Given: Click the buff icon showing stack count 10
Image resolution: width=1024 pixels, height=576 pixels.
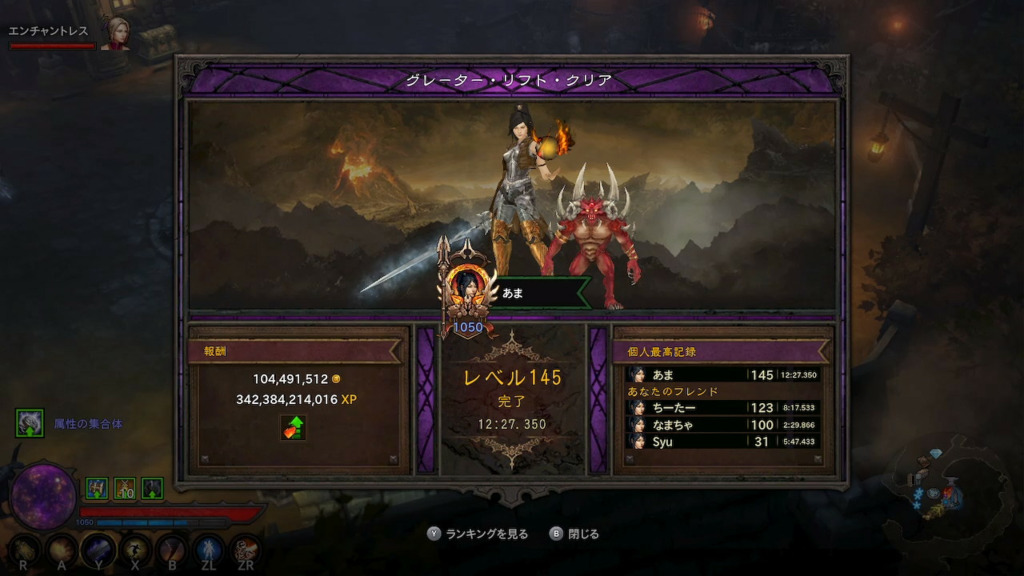Looking at the screenshot, I should 124,488.
